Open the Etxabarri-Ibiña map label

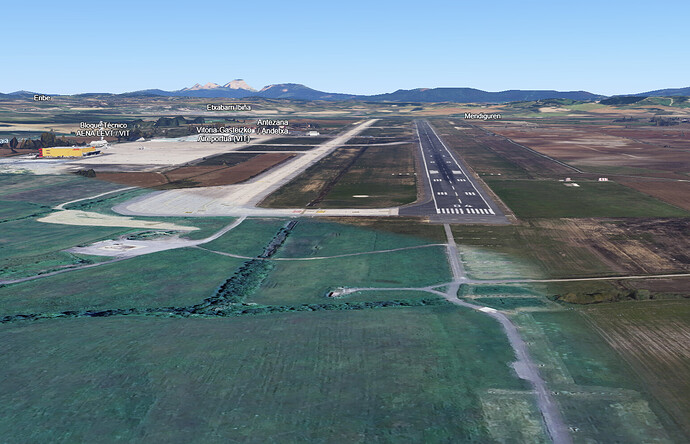(228, 107)
